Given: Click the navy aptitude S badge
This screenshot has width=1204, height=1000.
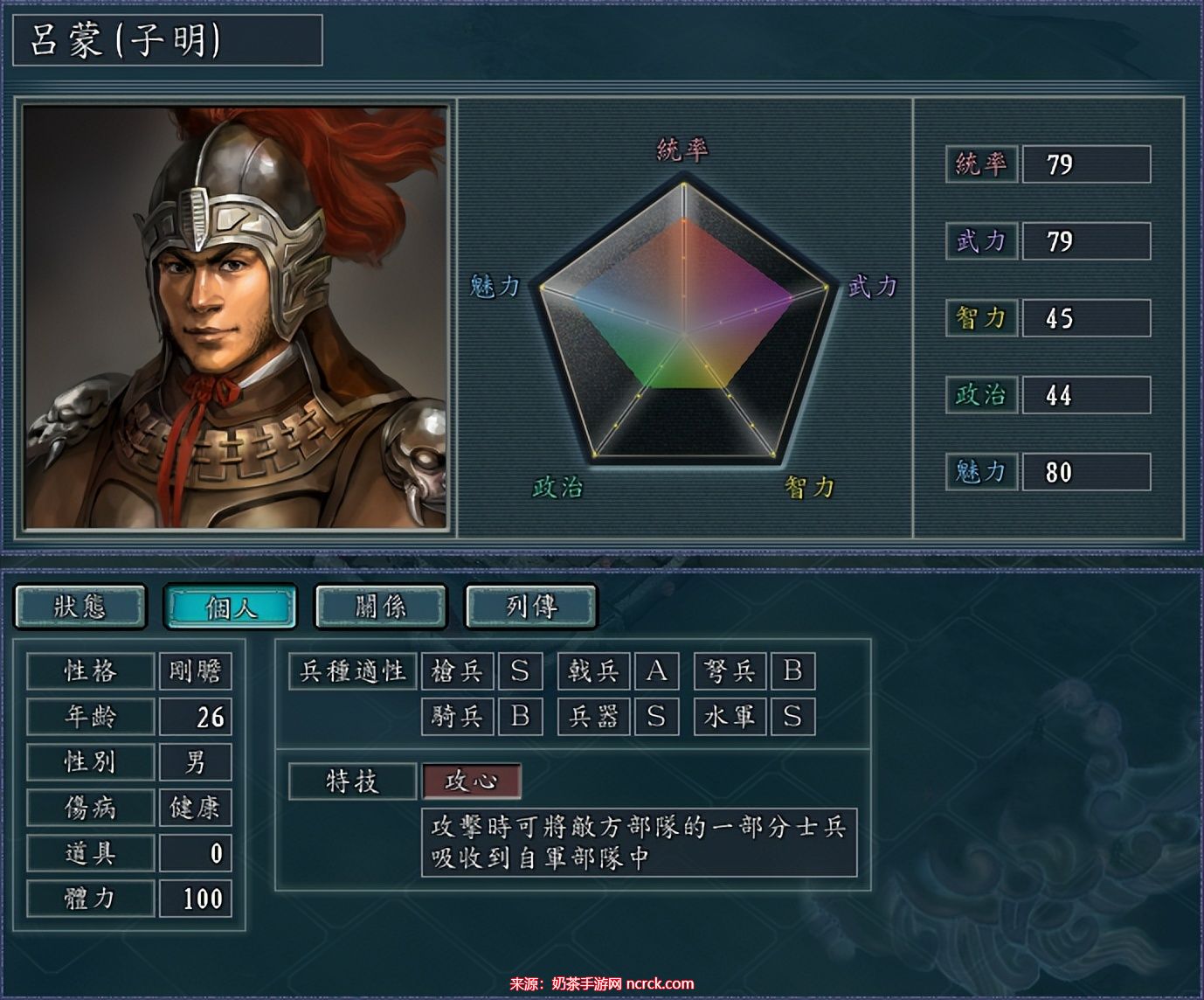Looking at the screenshot, I should pyautogui.click(x=793, y=716).
